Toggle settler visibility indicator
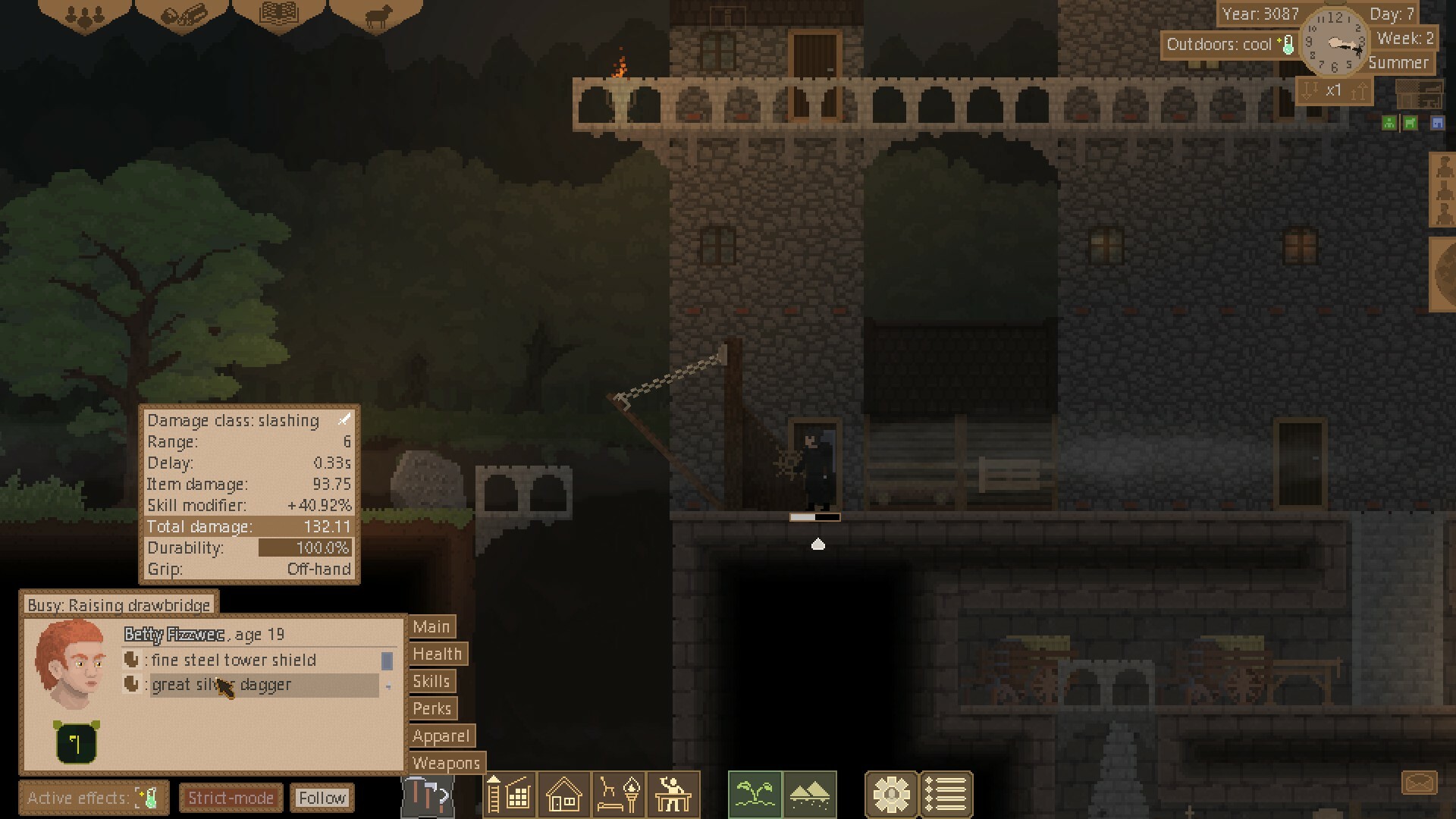Screen dimensions: 1456x819 click(x=1388, y=123)
